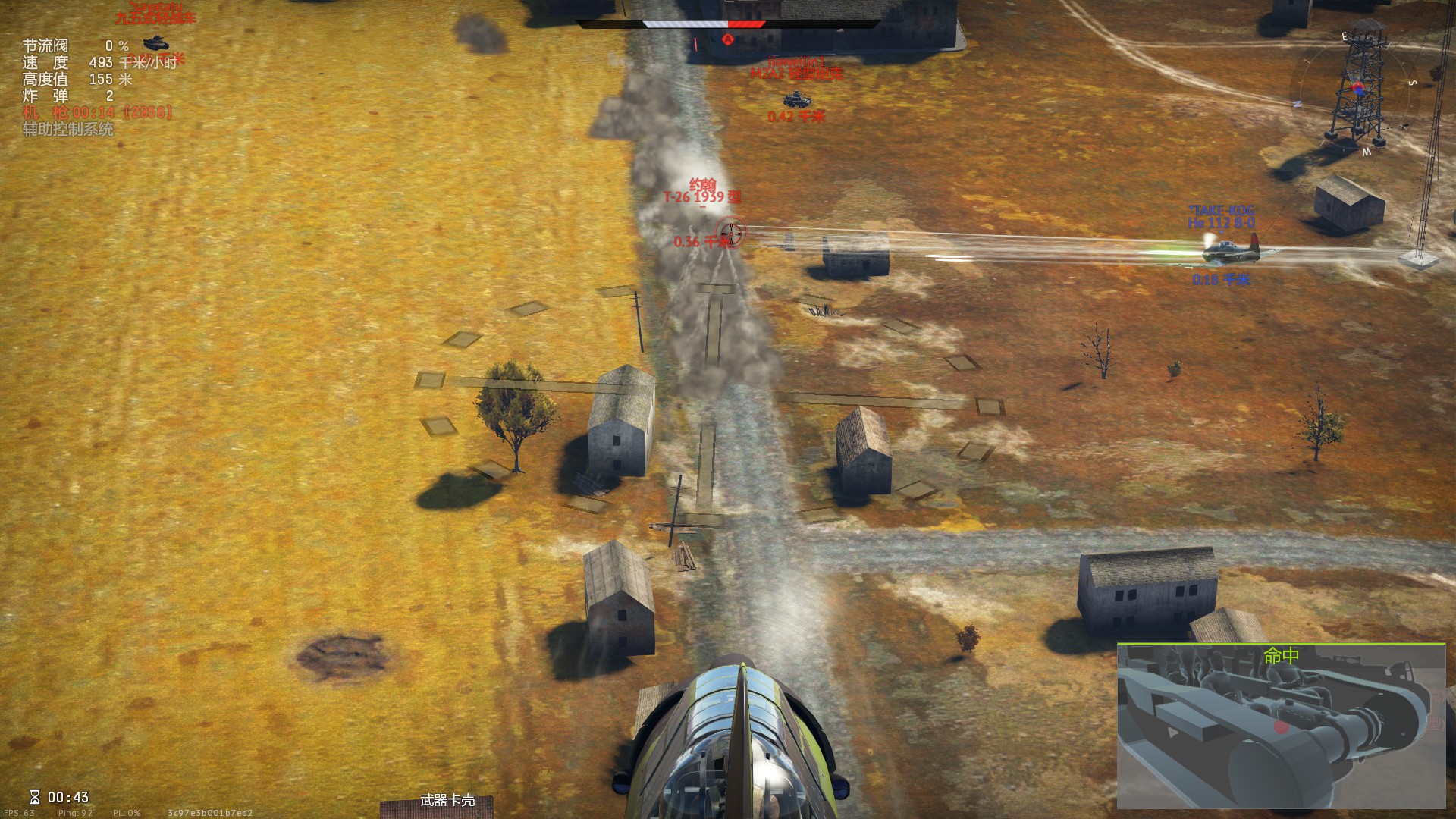Image resolution: width=1456 pixels, height=819 pixels.
Task: Click the capture point A icon
Action: click(x=729, y=38)
